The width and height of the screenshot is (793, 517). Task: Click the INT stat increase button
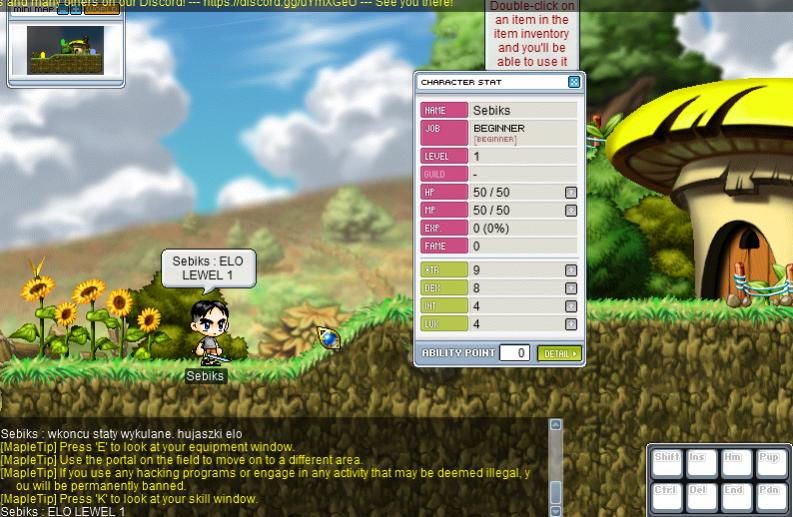(x=571, y=306)
